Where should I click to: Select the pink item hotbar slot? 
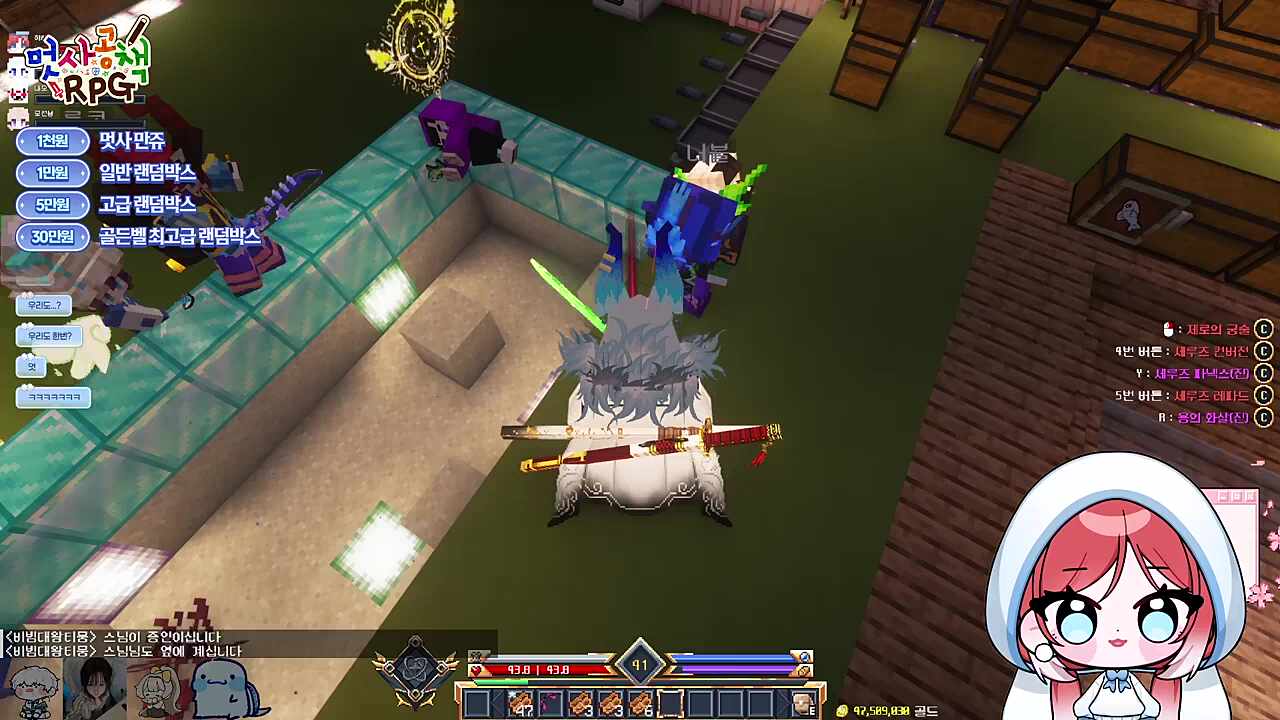(550, 704)
